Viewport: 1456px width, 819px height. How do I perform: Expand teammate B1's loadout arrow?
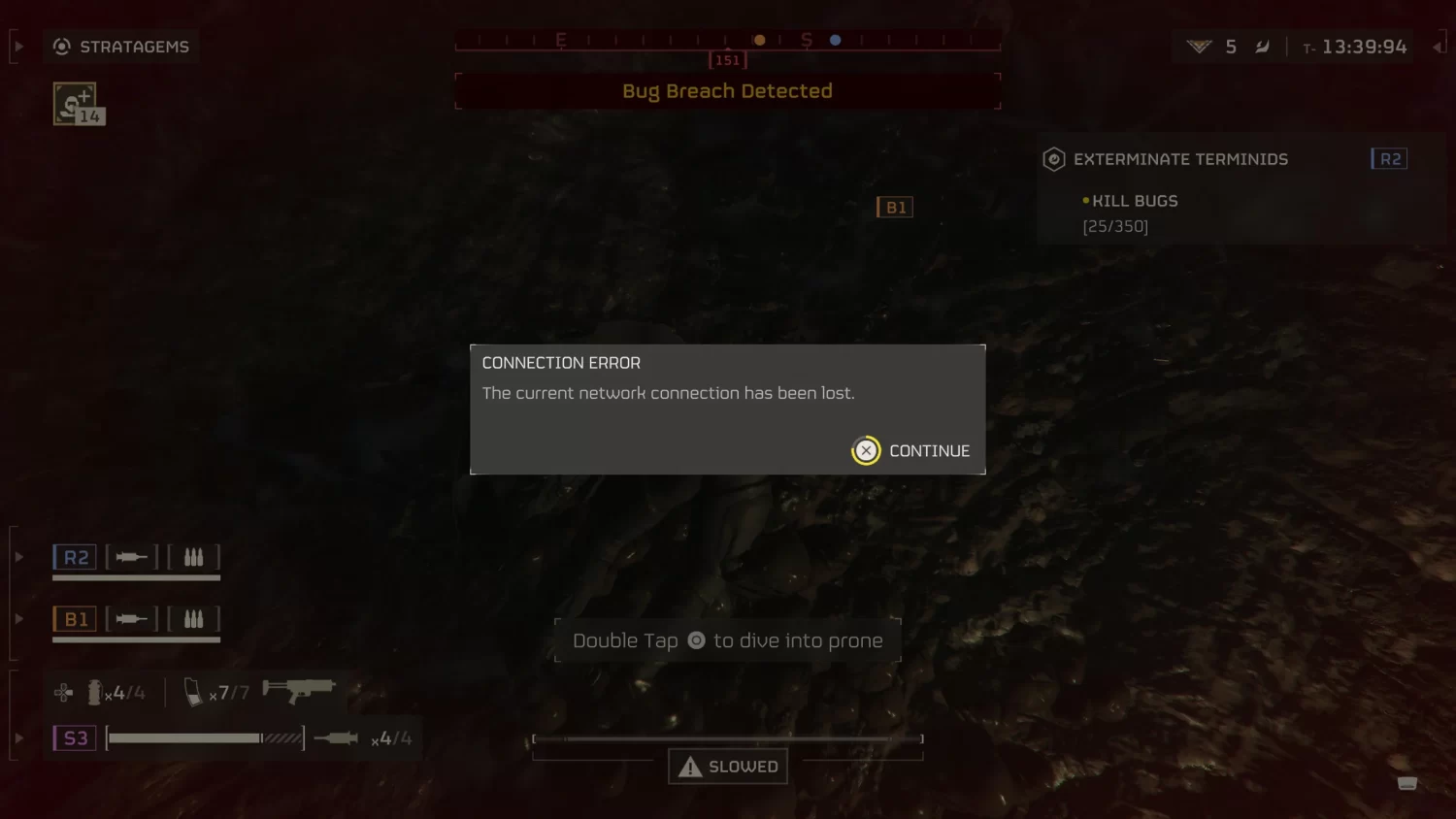click(17, 618)
